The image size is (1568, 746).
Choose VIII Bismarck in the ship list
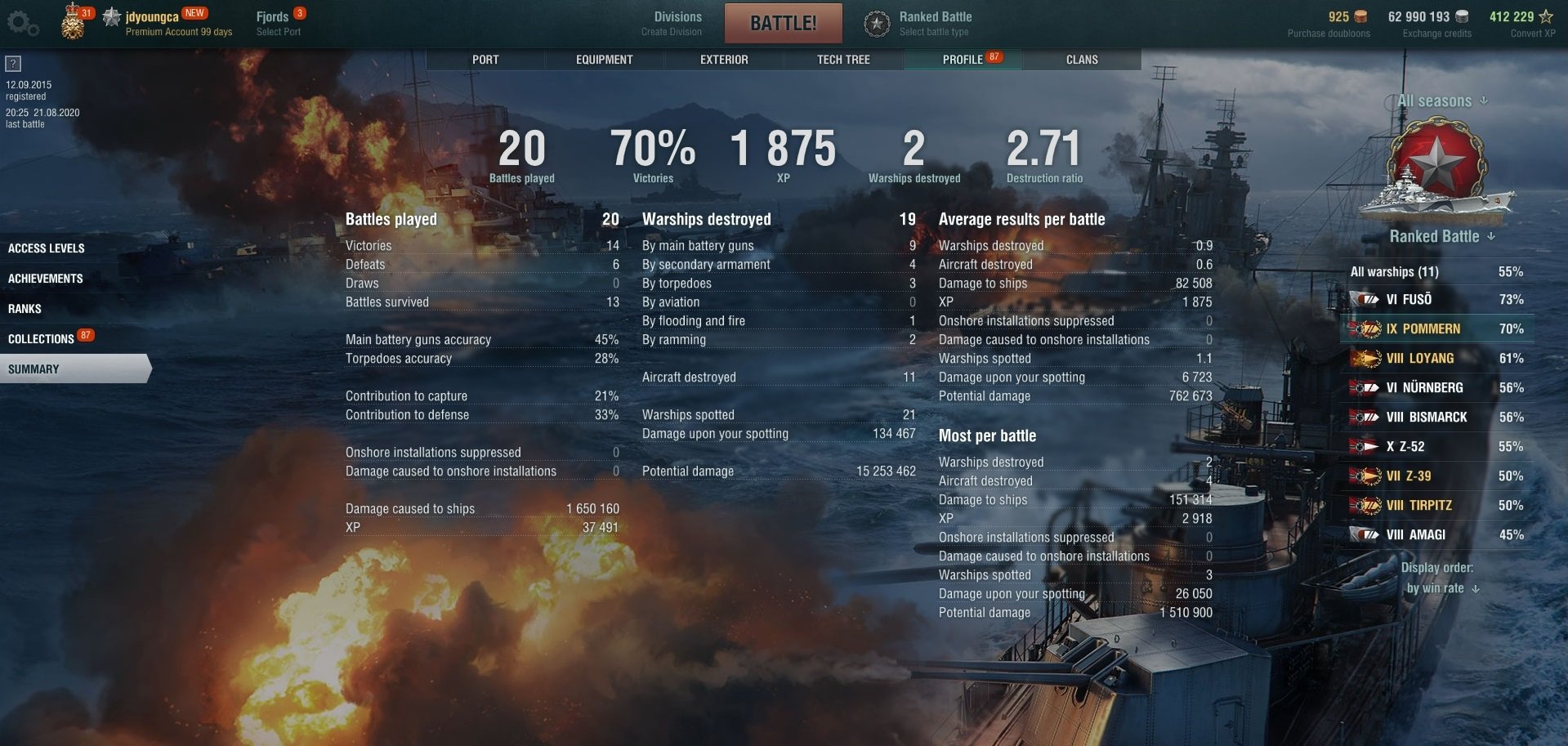(x=1436, y=418)
